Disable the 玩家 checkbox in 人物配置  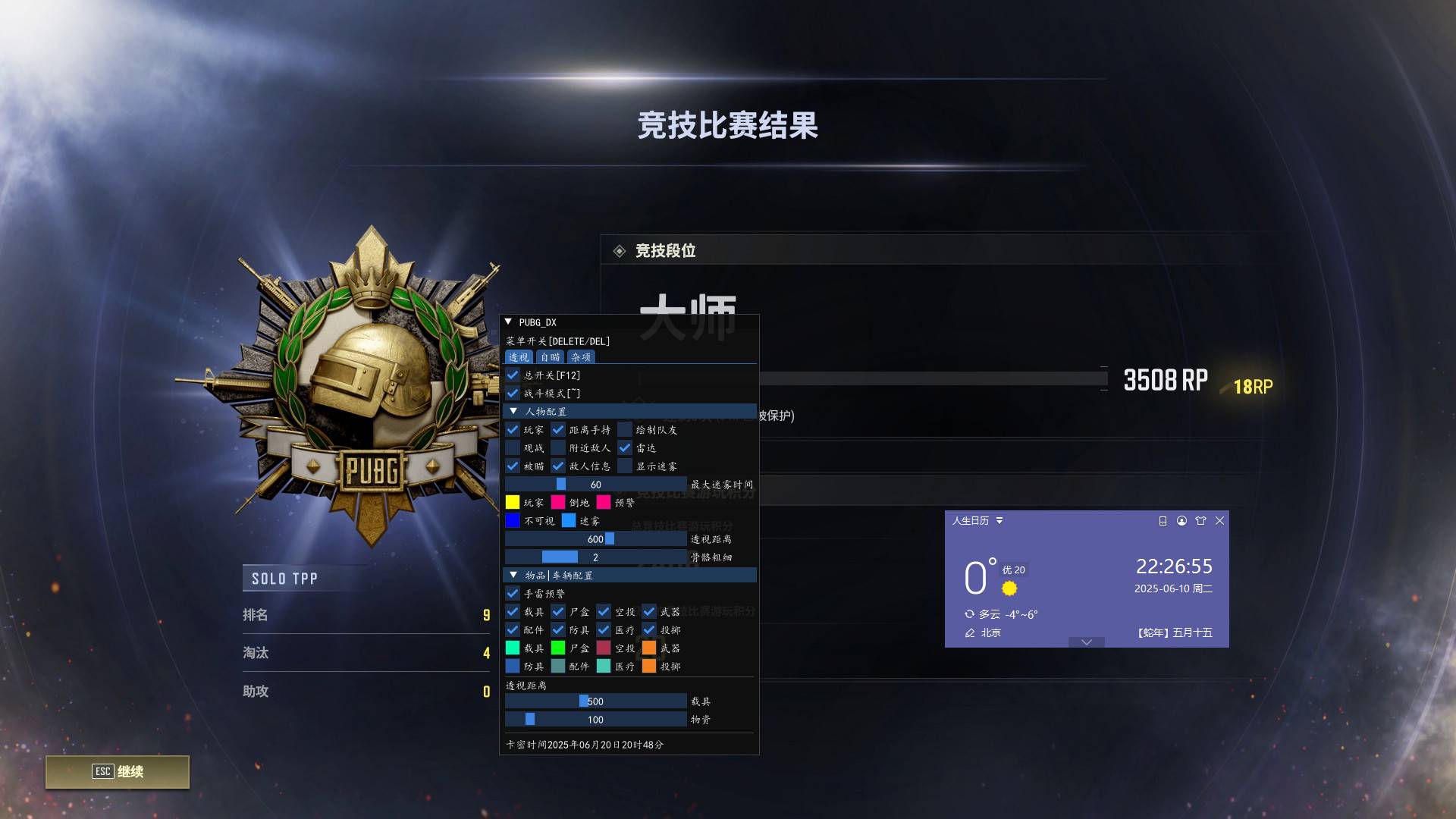pos(513,429)
